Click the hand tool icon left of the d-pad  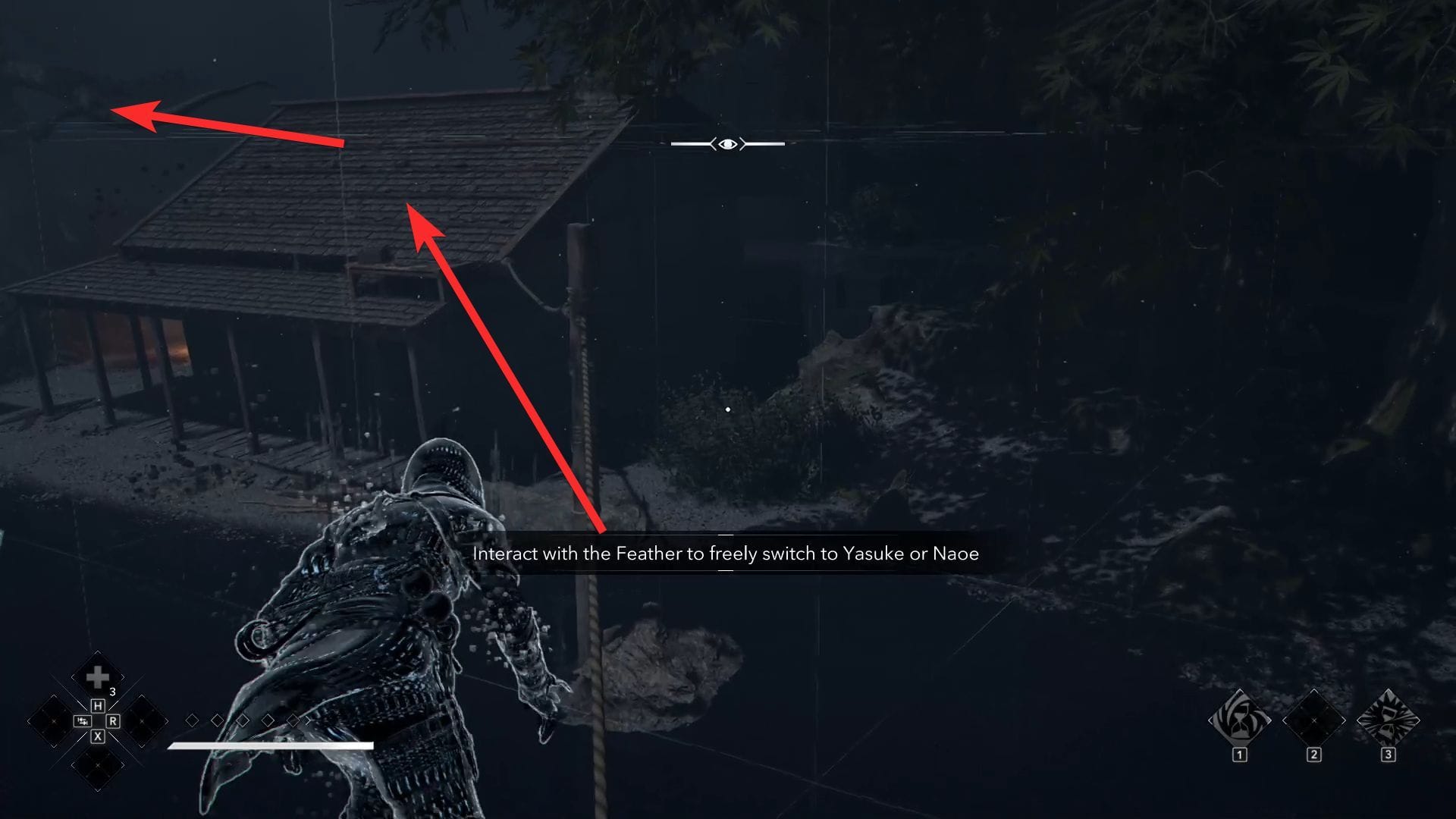coord(82,721)
